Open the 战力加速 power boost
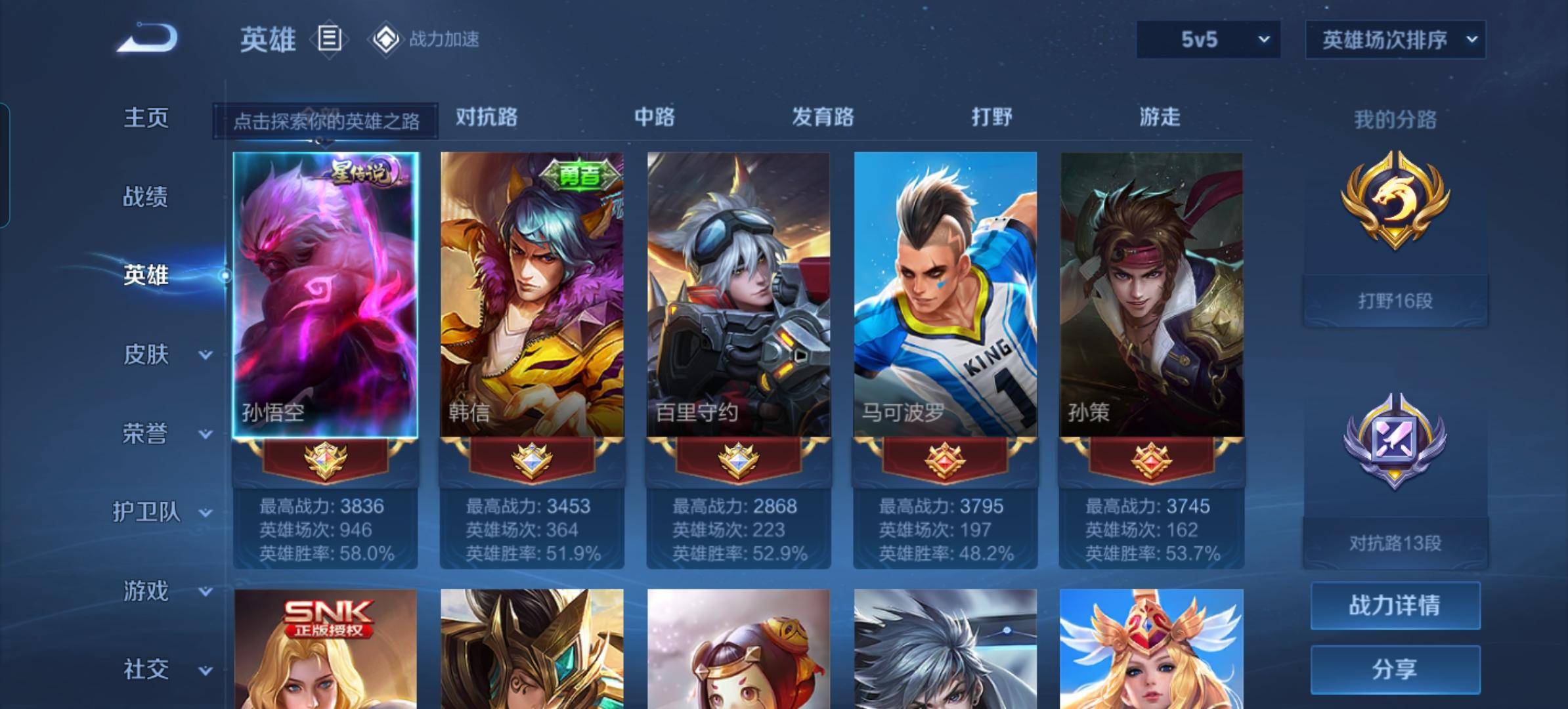Screen dimensions: 1568x709 (x=425, y=39)
